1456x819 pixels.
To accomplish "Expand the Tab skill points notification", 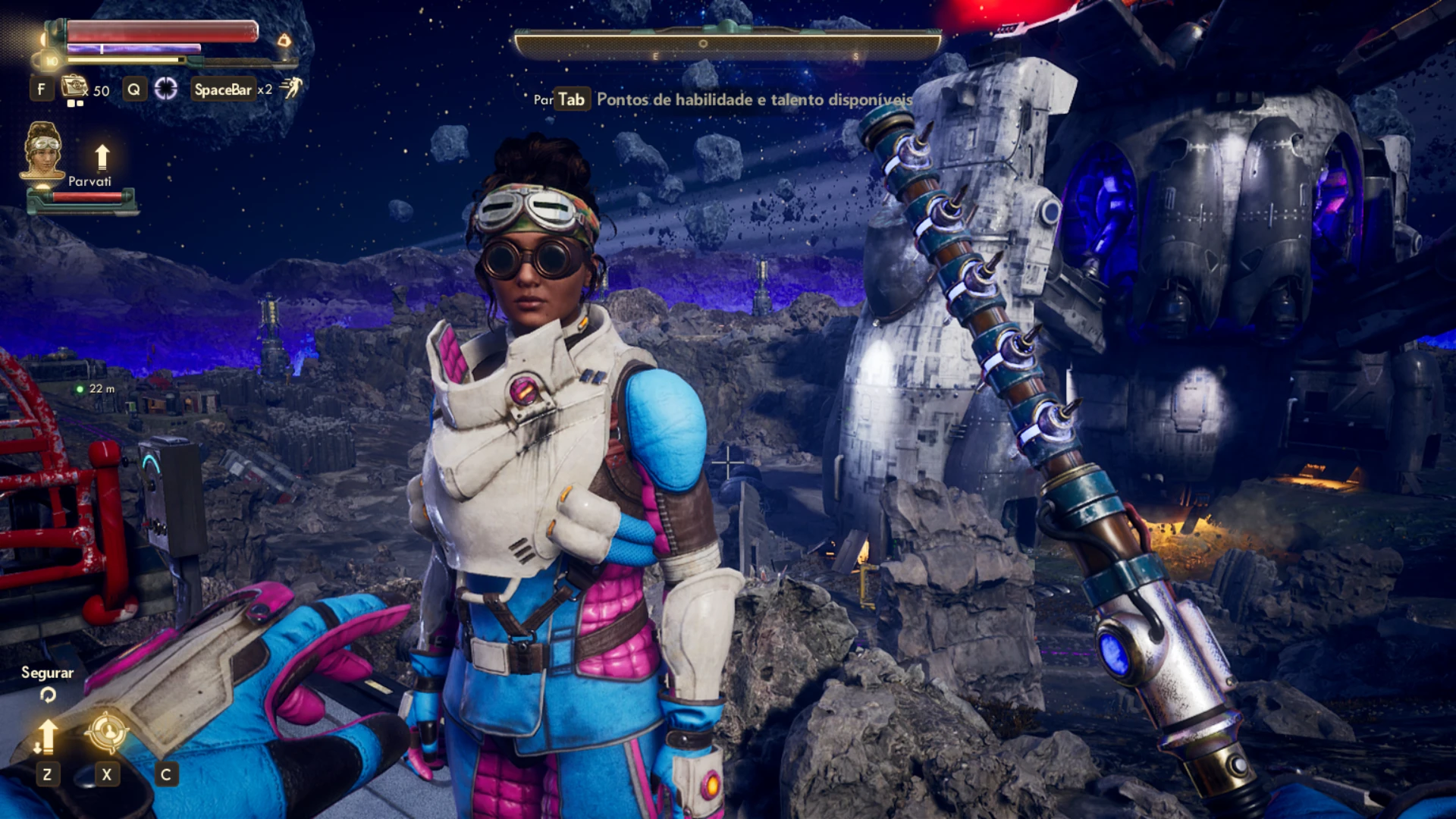I will click(x=572, y=99).
